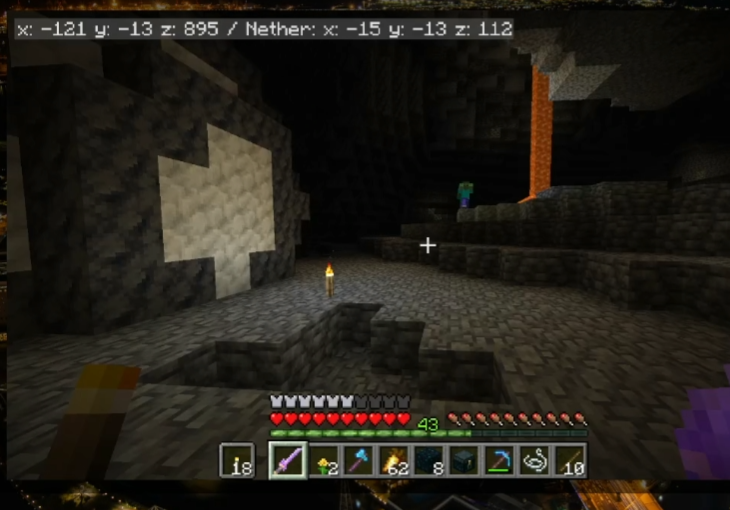Choose the stack of 10 sticks
This screenshot has width=730, height=510.
[x=568, y=460]
